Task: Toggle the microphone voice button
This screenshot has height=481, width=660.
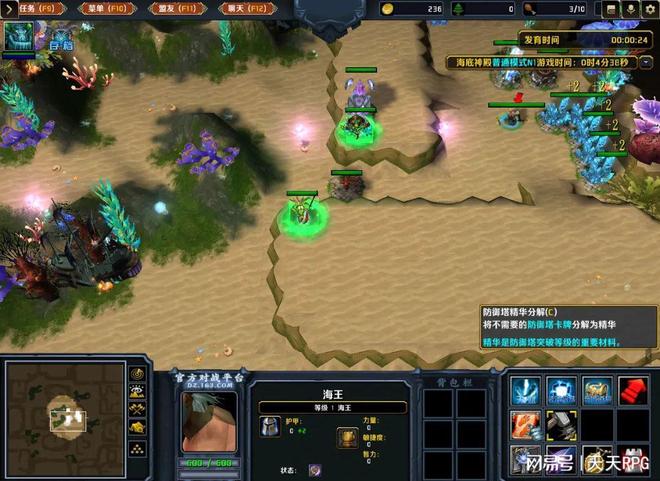Action: [x=631, y=9]
